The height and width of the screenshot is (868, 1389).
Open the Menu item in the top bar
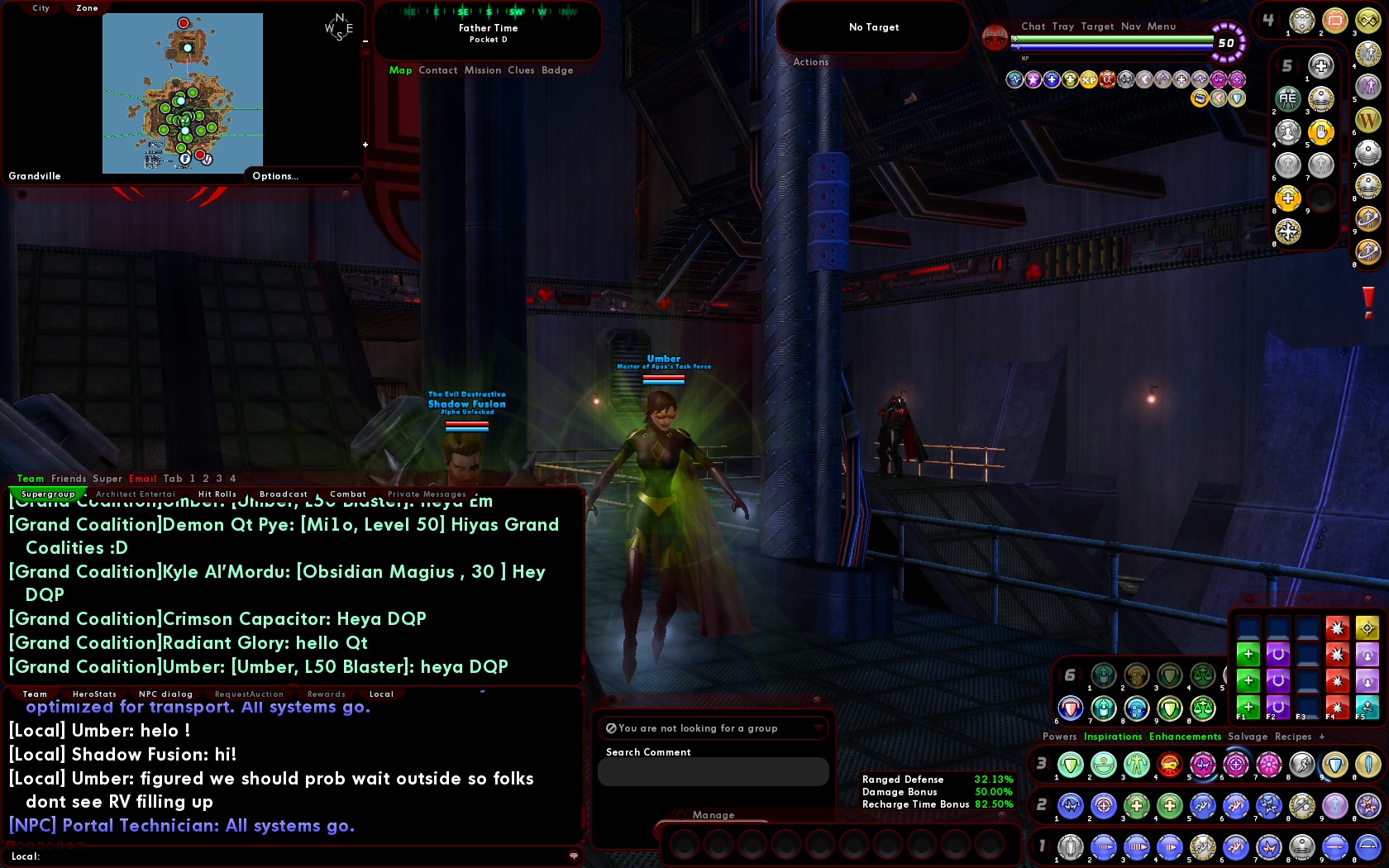1161,26
